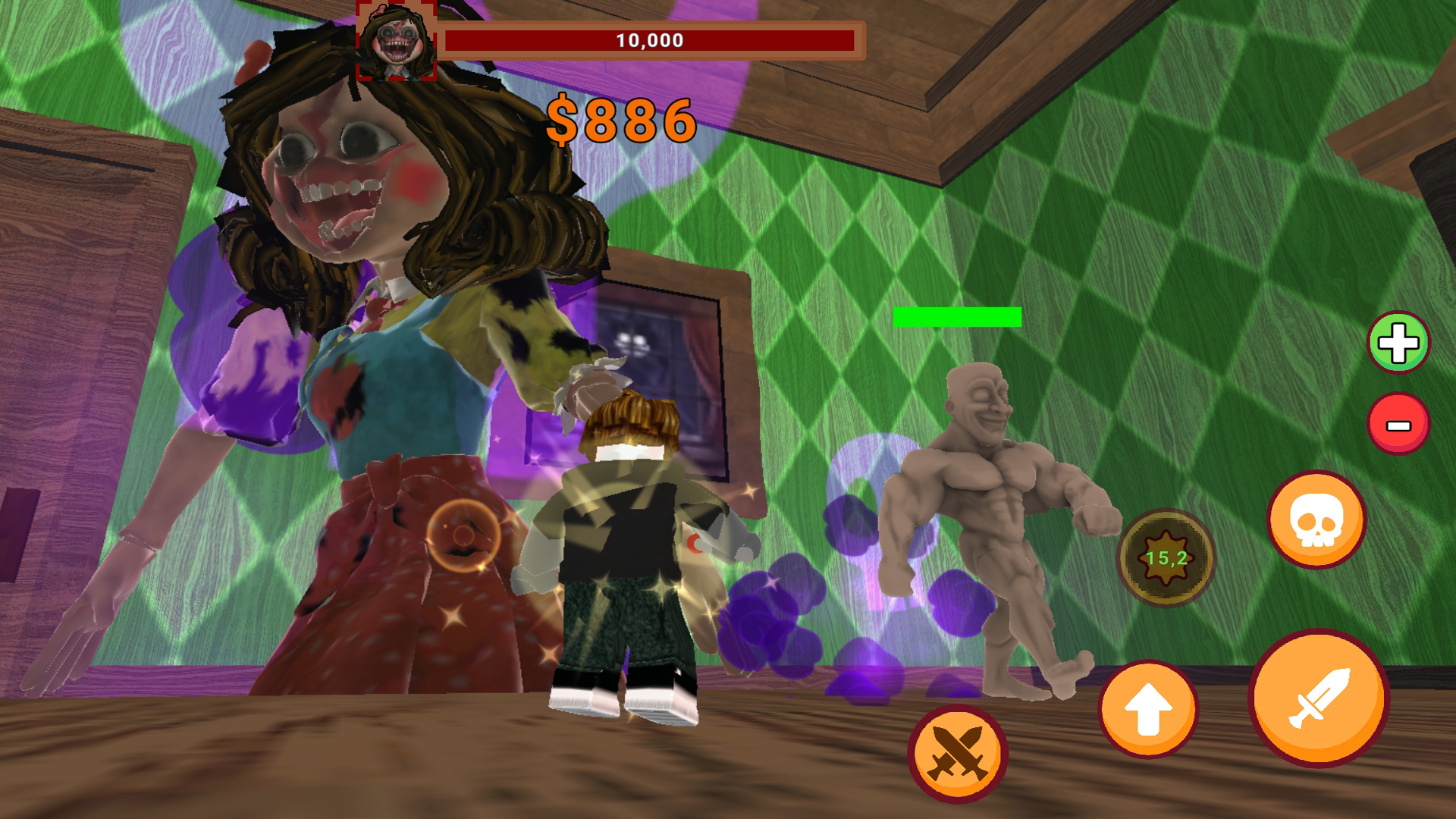1456x819 pixels.
Task: Trigger the crossed swords skill
Action: (x=957, y=753)
